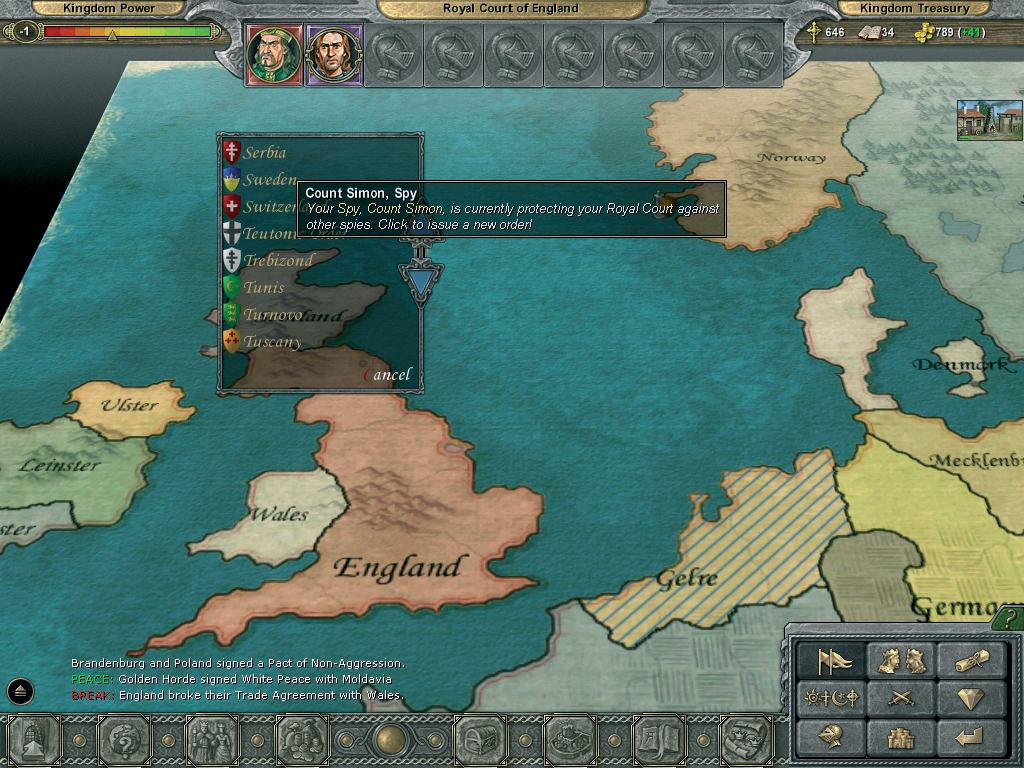This screenshot has width=1024, height=768.
Task: Show the religion symbols map view
Action: pos(833,698)
